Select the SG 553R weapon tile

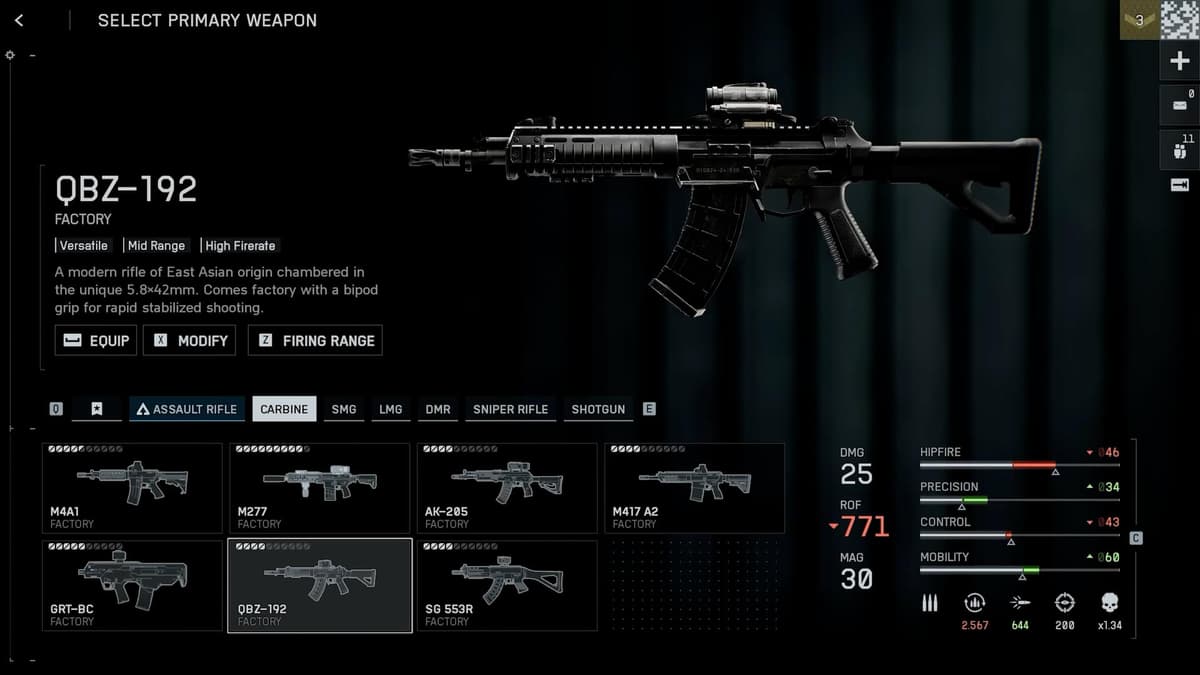[507, 585]
